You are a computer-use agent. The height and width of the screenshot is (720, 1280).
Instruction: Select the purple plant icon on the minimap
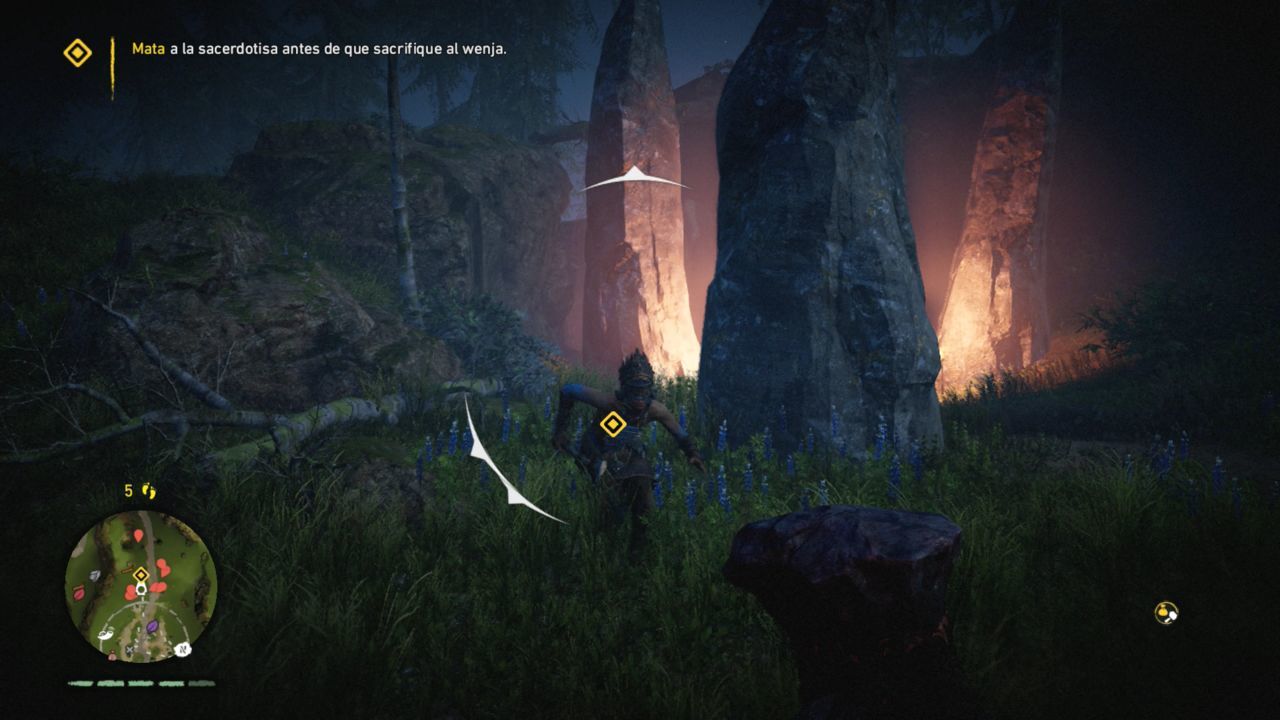152,626
